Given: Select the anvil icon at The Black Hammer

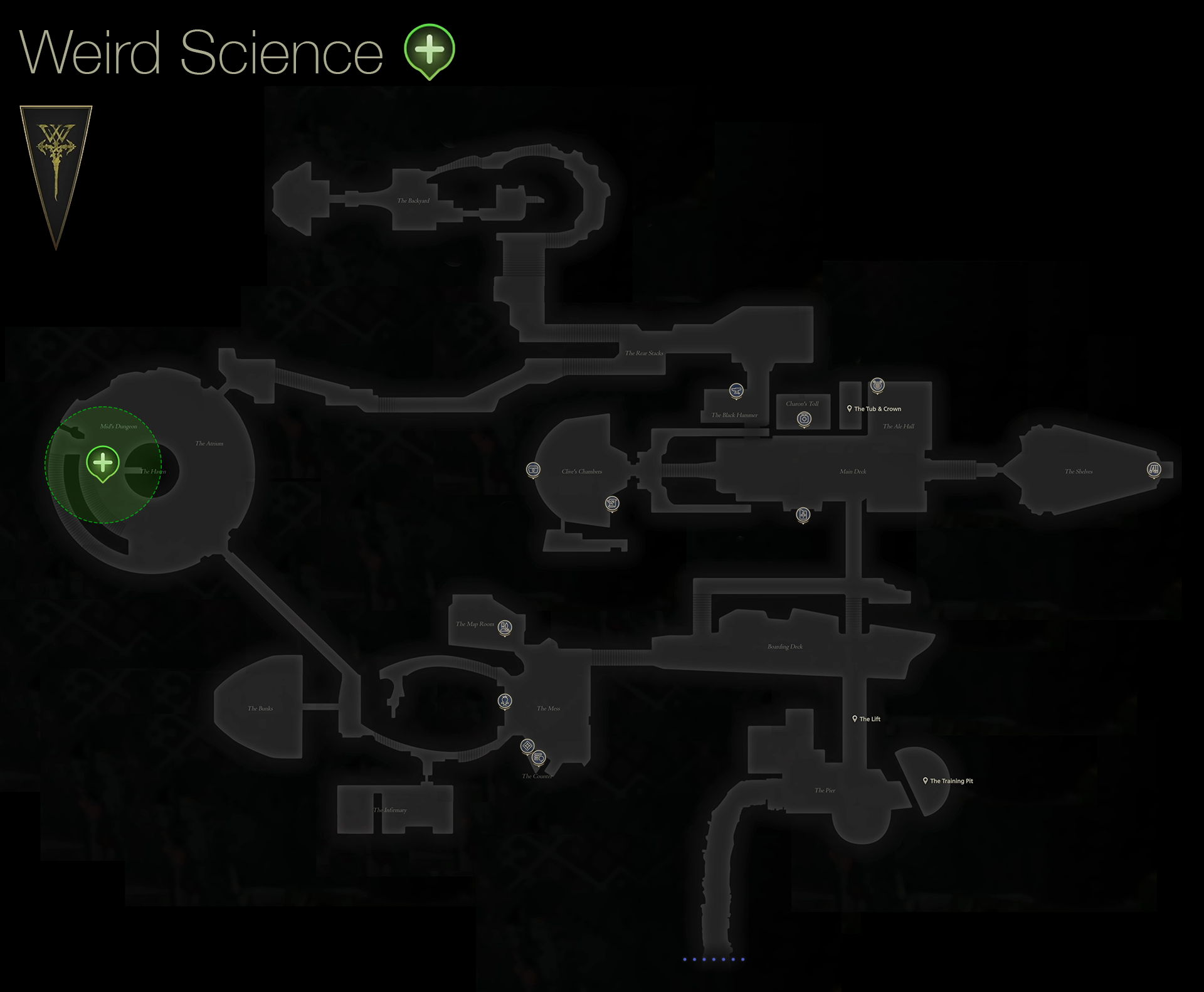Looking at the screenshot, I should coord(734,390).
